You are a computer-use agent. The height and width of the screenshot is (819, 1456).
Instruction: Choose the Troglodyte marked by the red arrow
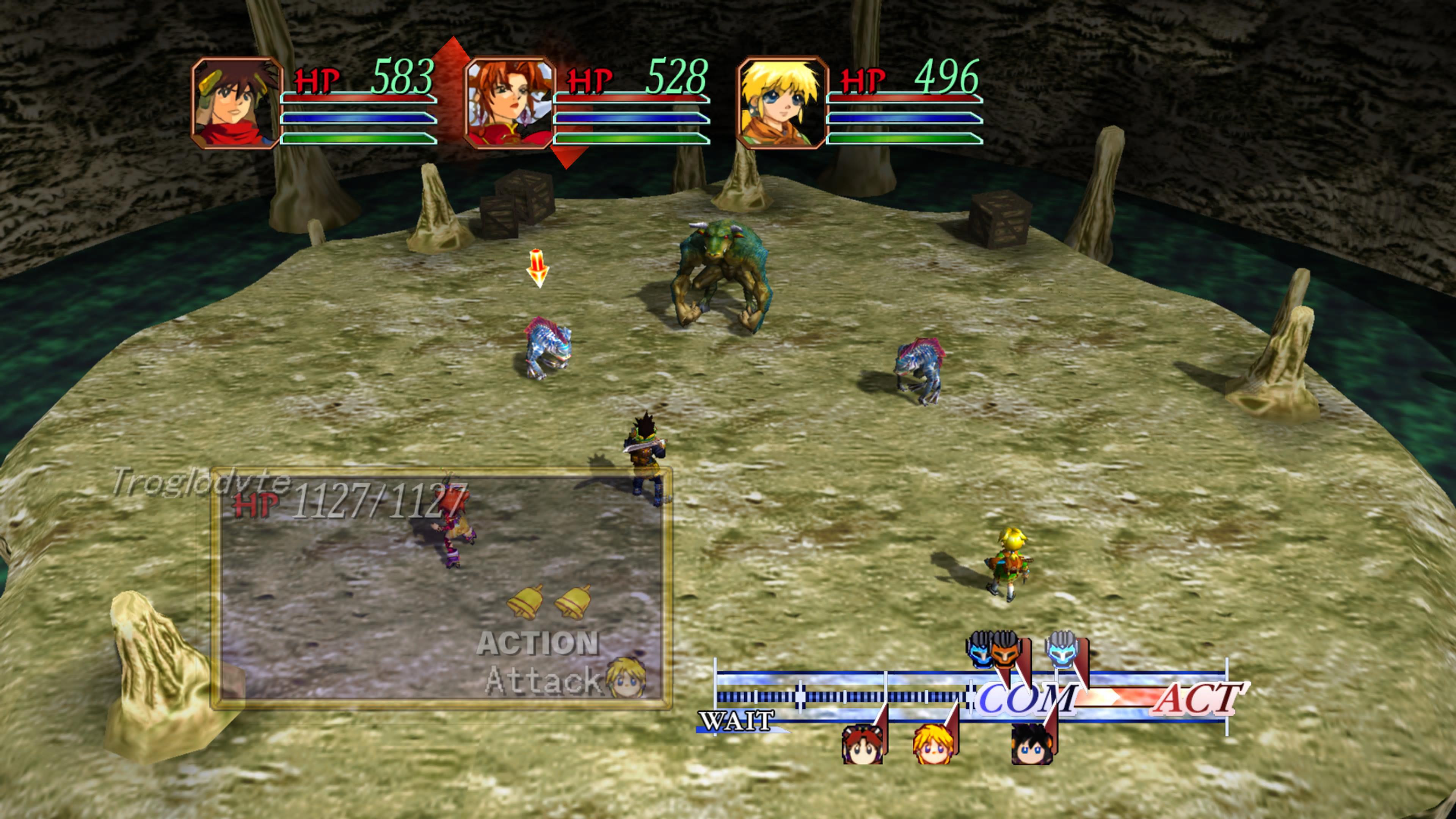pyautogui.click(x=547, y=348)
